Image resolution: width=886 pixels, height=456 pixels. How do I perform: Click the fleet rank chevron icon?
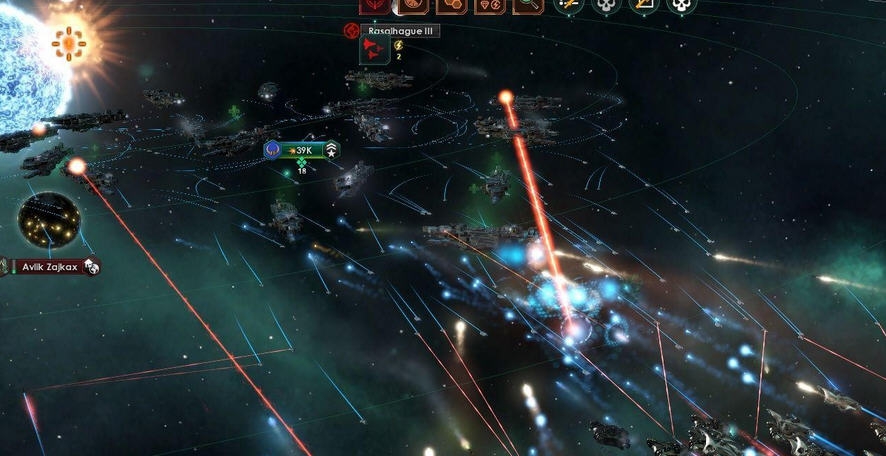pyautogui.click(x=331, y=150)
